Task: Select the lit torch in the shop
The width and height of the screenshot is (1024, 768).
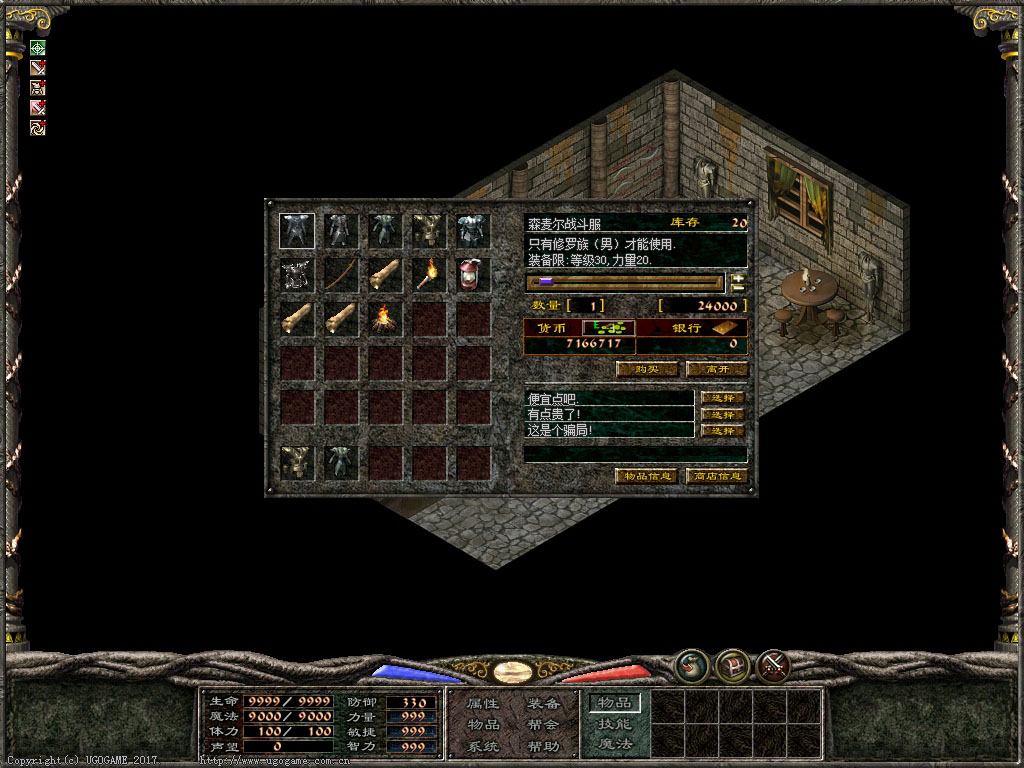Action: (x=430, y=275)
